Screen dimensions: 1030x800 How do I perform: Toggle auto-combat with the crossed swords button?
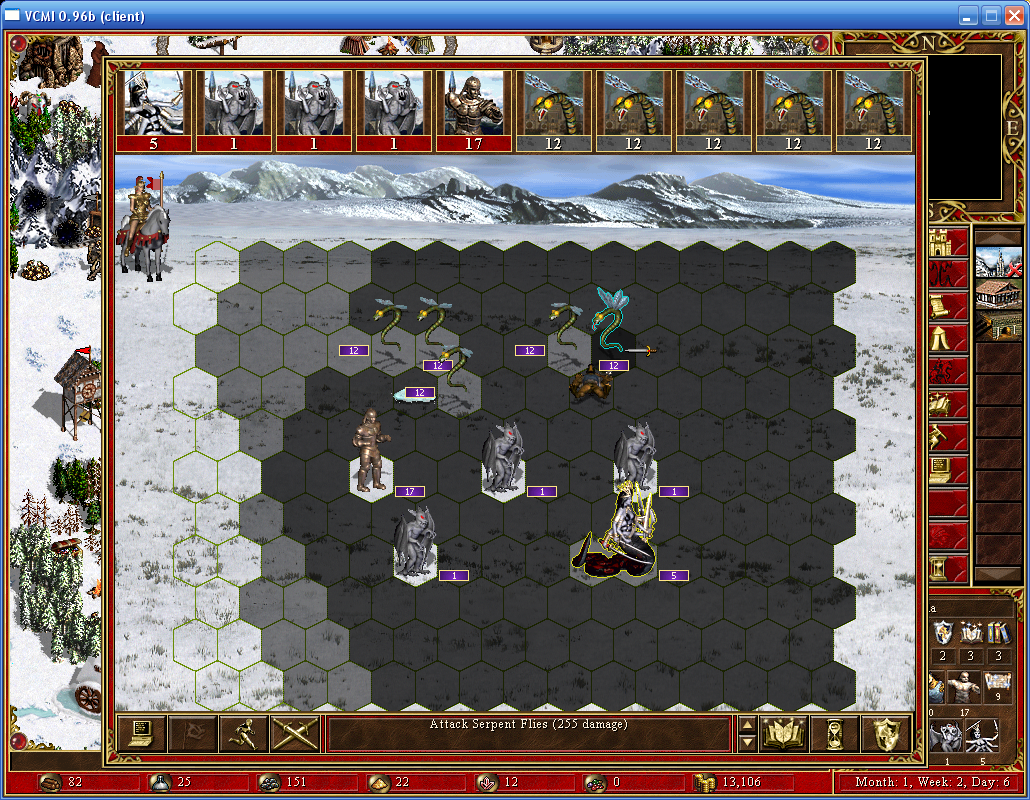(x=294, y=734)
